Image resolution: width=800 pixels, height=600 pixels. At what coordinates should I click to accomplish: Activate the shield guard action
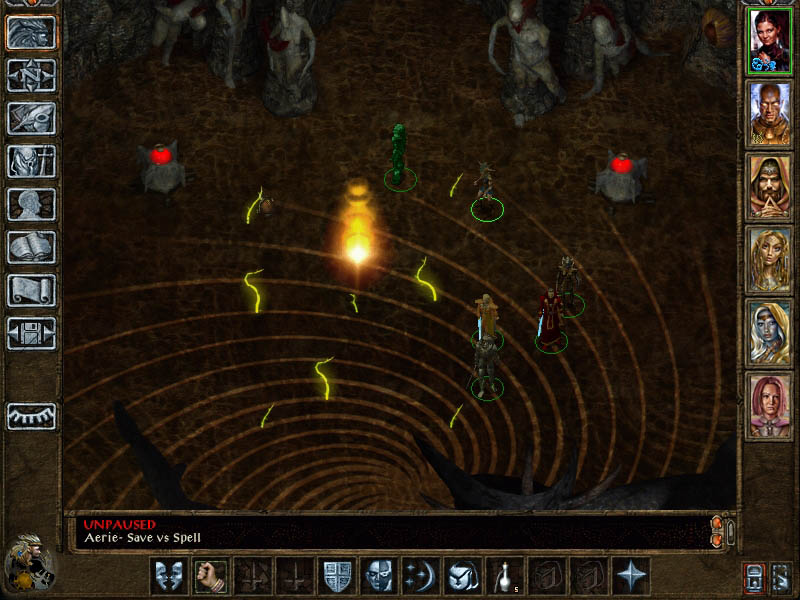pyautogui.click(x=336, y=576)
